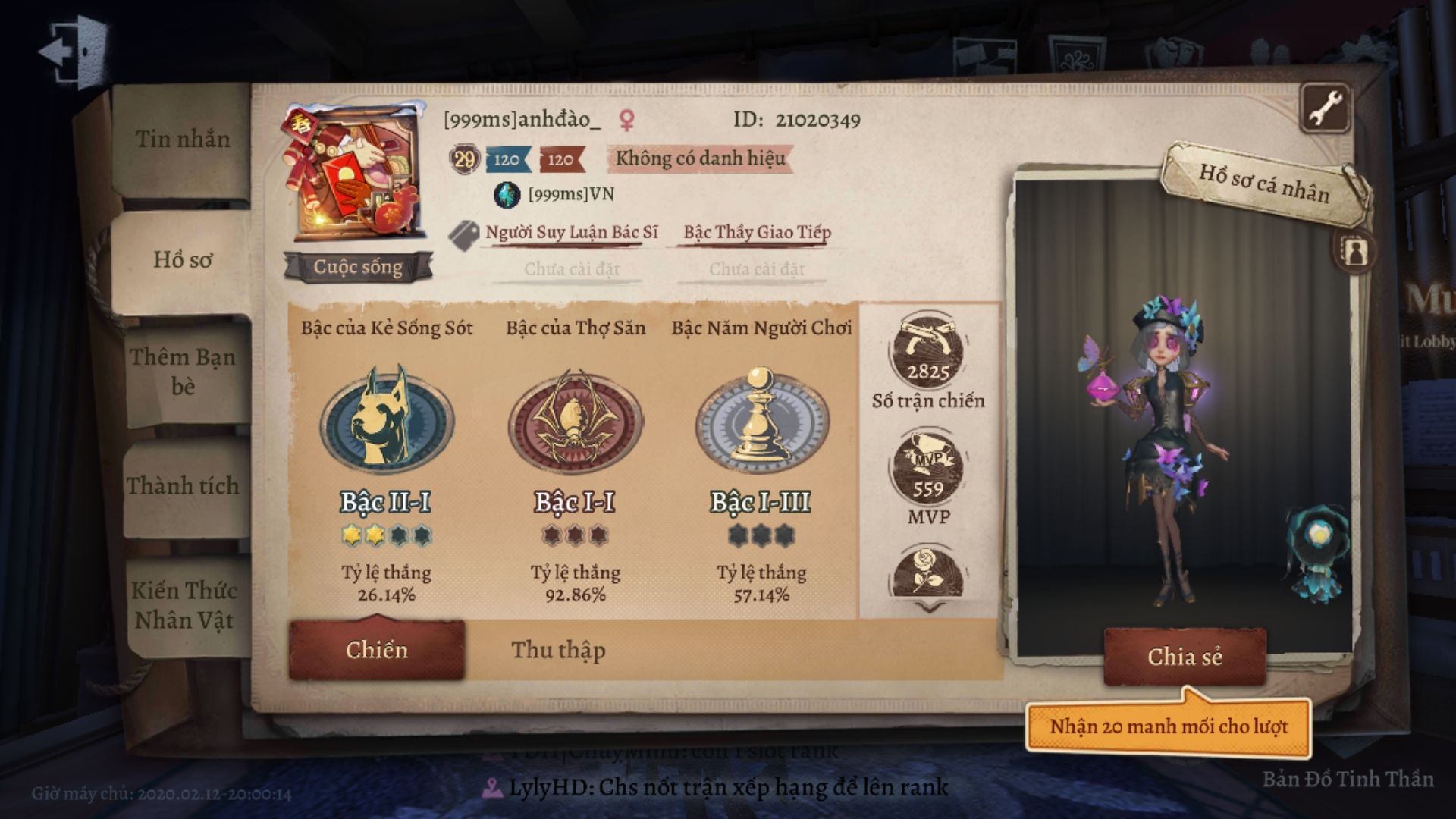Viewport: 1456px width, 819px height.
Task: Tap the Chia sẻ button
Action: point(1185,657)
